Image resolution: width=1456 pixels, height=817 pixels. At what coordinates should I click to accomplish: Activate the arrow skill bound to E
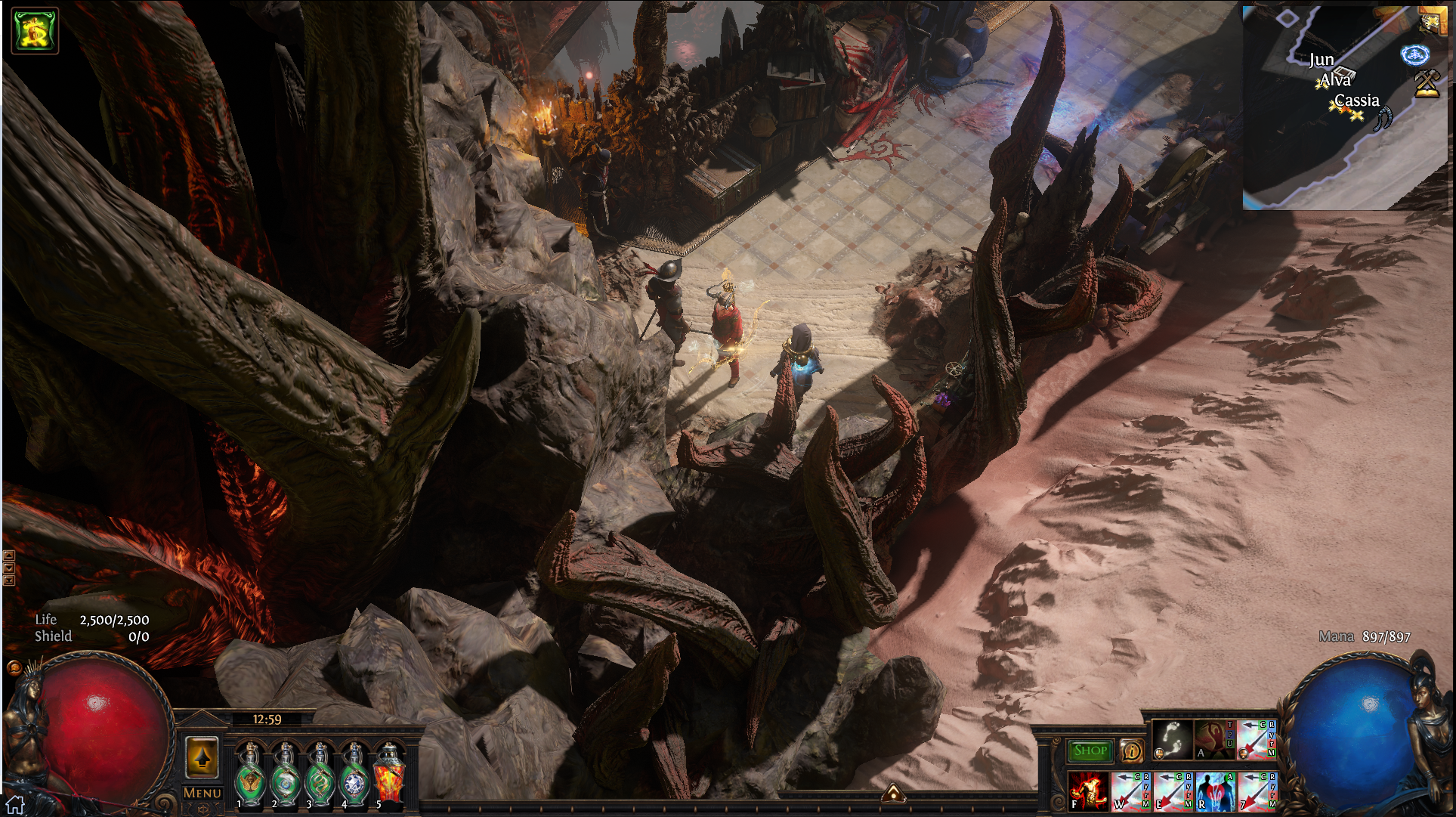tap(1173, 791)
